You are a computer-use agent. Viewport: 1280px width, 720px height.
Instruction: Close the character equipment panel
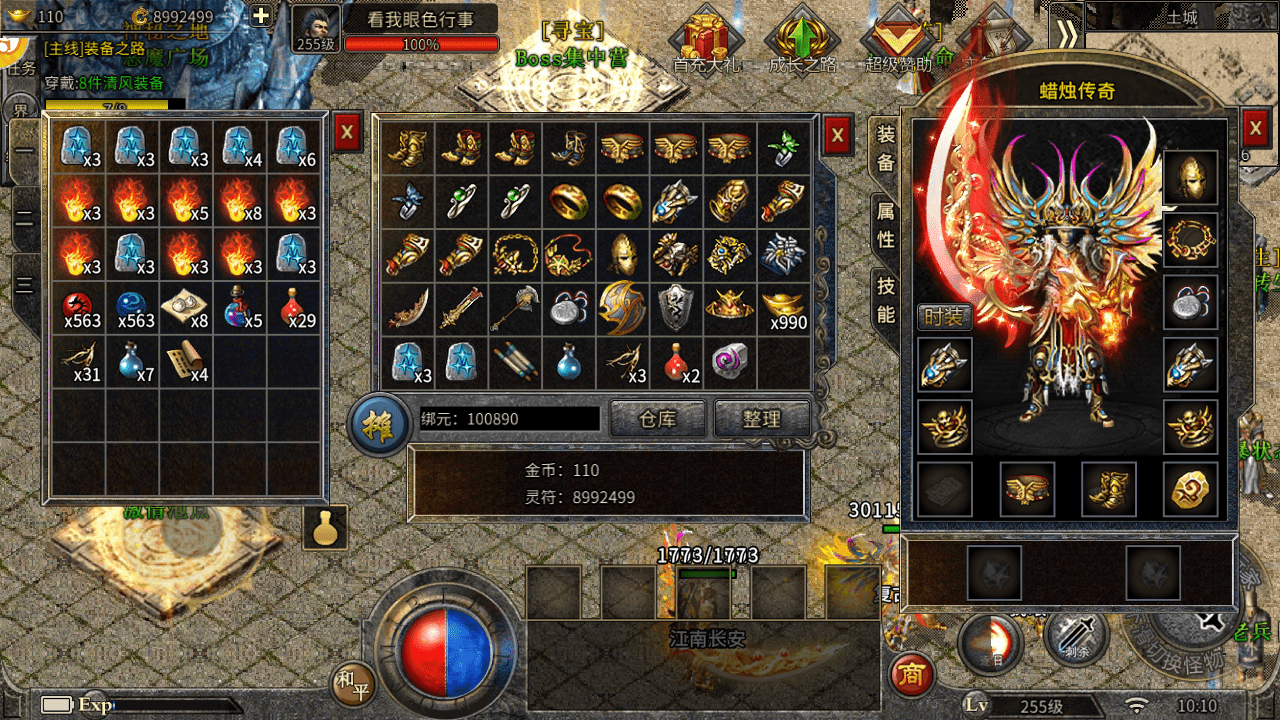tap(1256, 128)
